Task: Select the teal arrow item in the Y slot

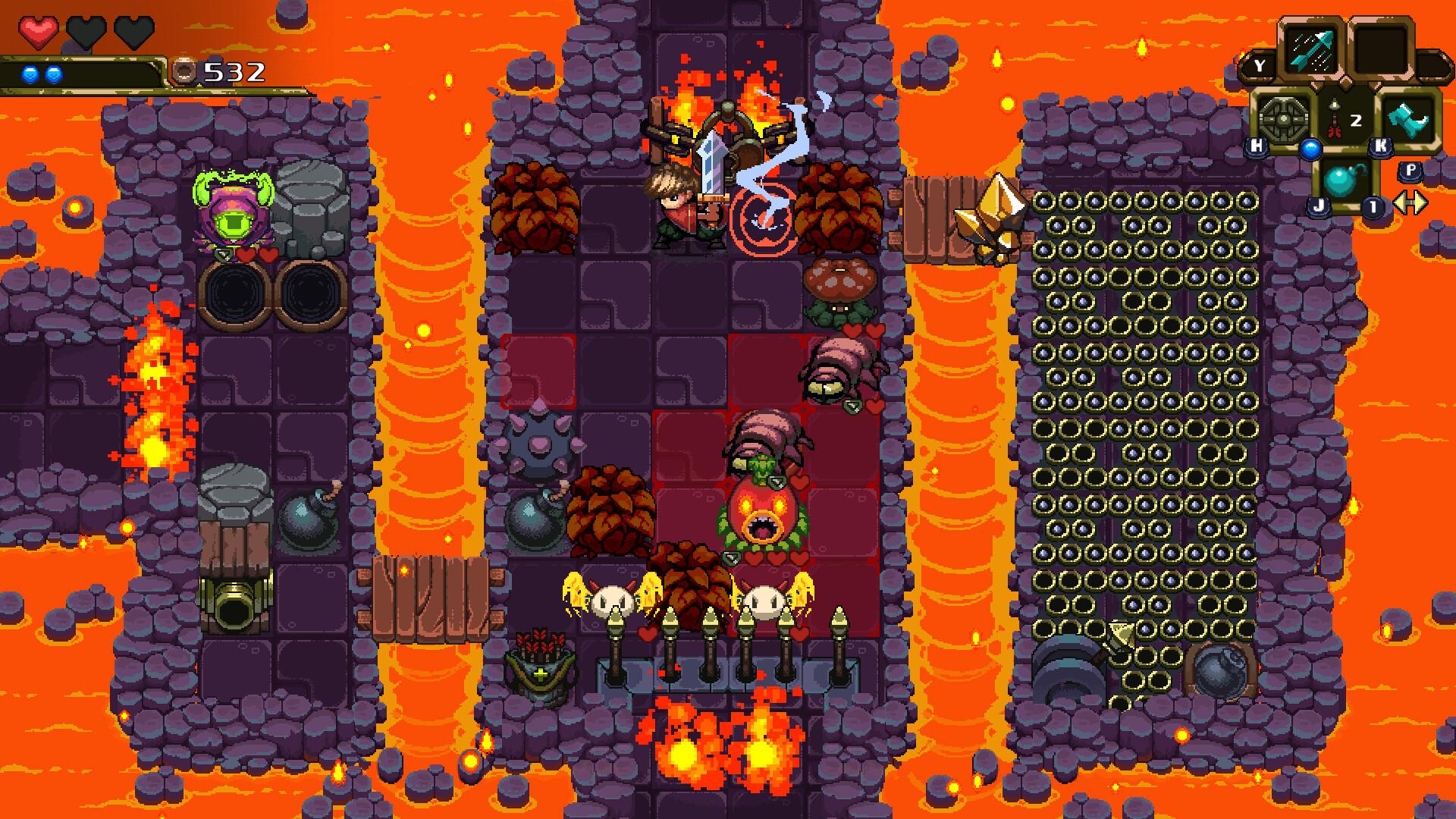Action: (x=1311, y=51)
